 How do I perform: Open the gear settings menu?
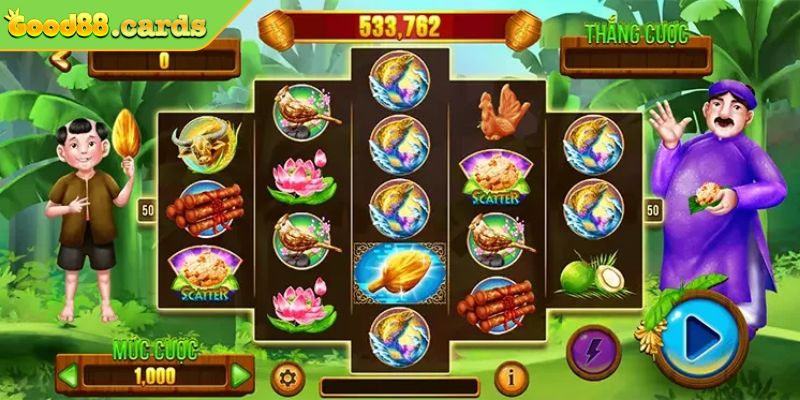[288, 378]
